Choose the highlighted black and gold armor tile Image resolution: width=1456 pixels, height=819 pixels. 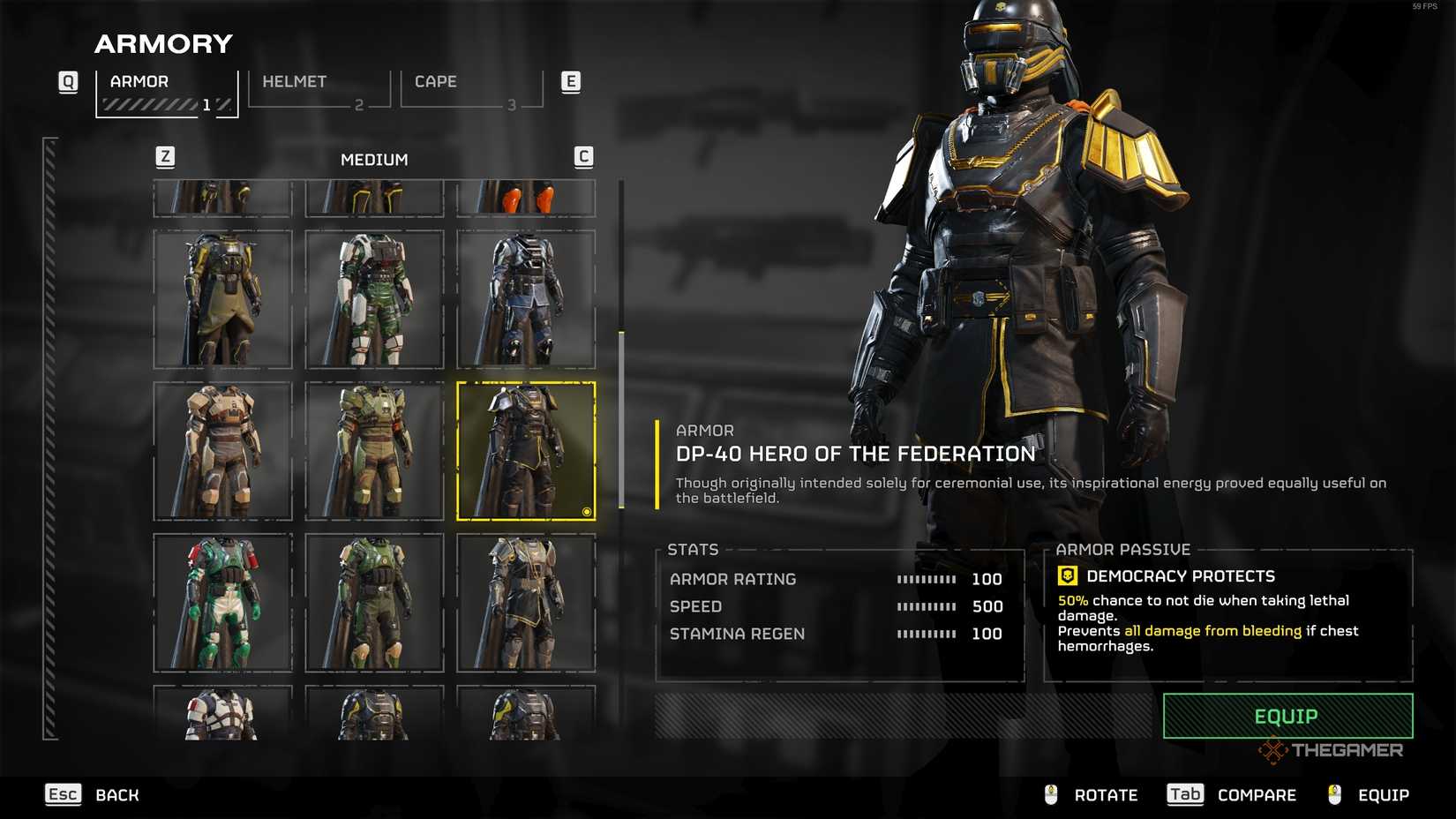click(x=526, y=451)
